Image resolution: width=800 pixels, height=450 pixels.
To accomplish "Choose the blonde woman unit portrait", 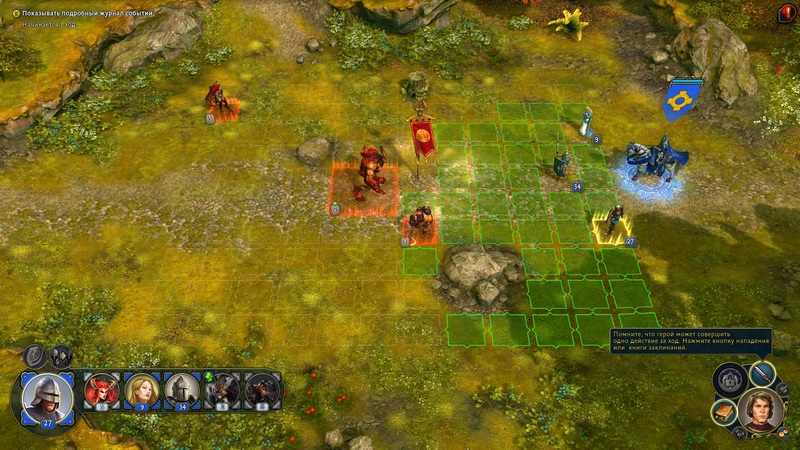I will tap(142, 390).
